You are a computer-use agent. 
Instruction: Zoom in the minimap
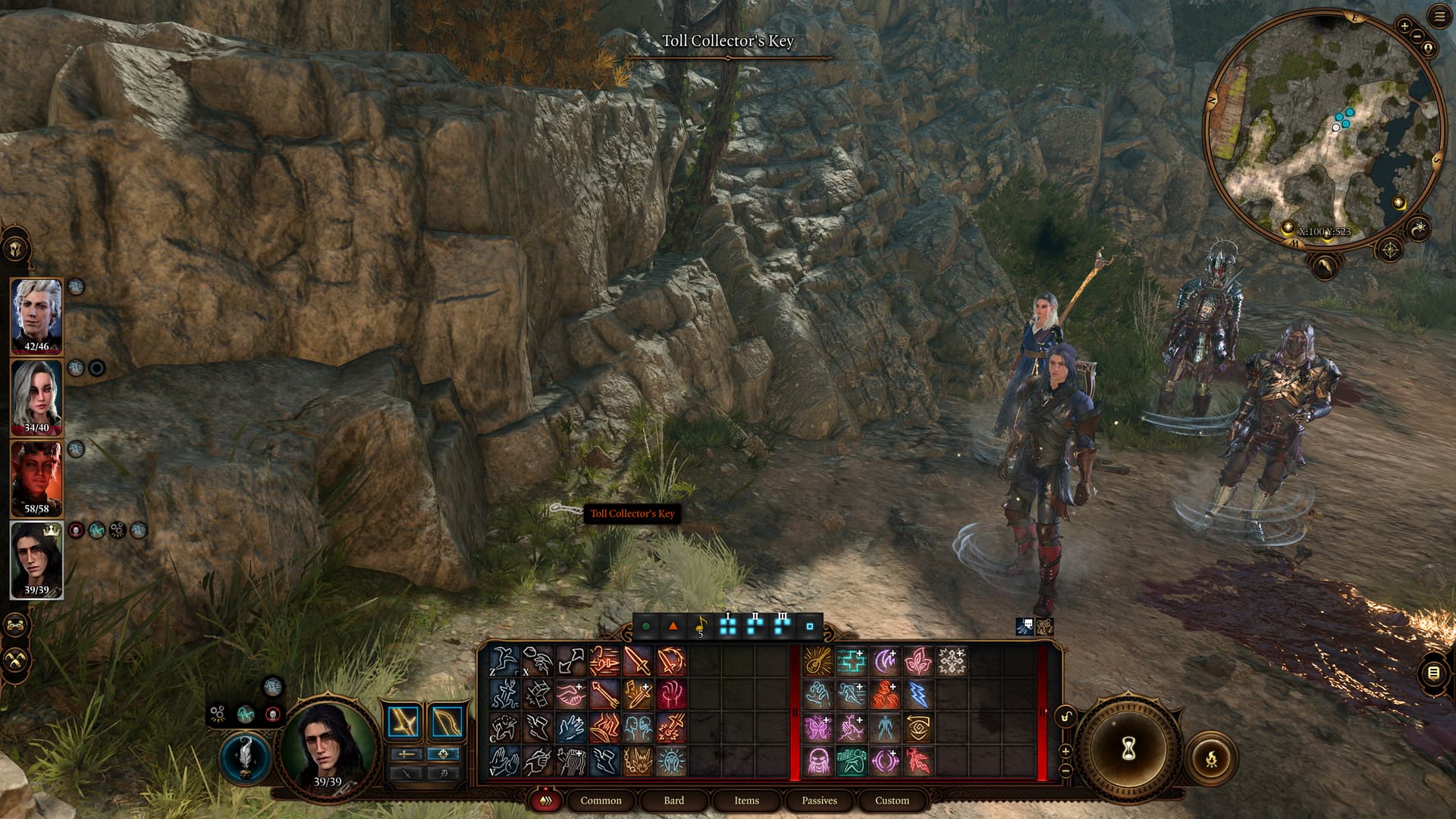click(x=1404, y=27)
